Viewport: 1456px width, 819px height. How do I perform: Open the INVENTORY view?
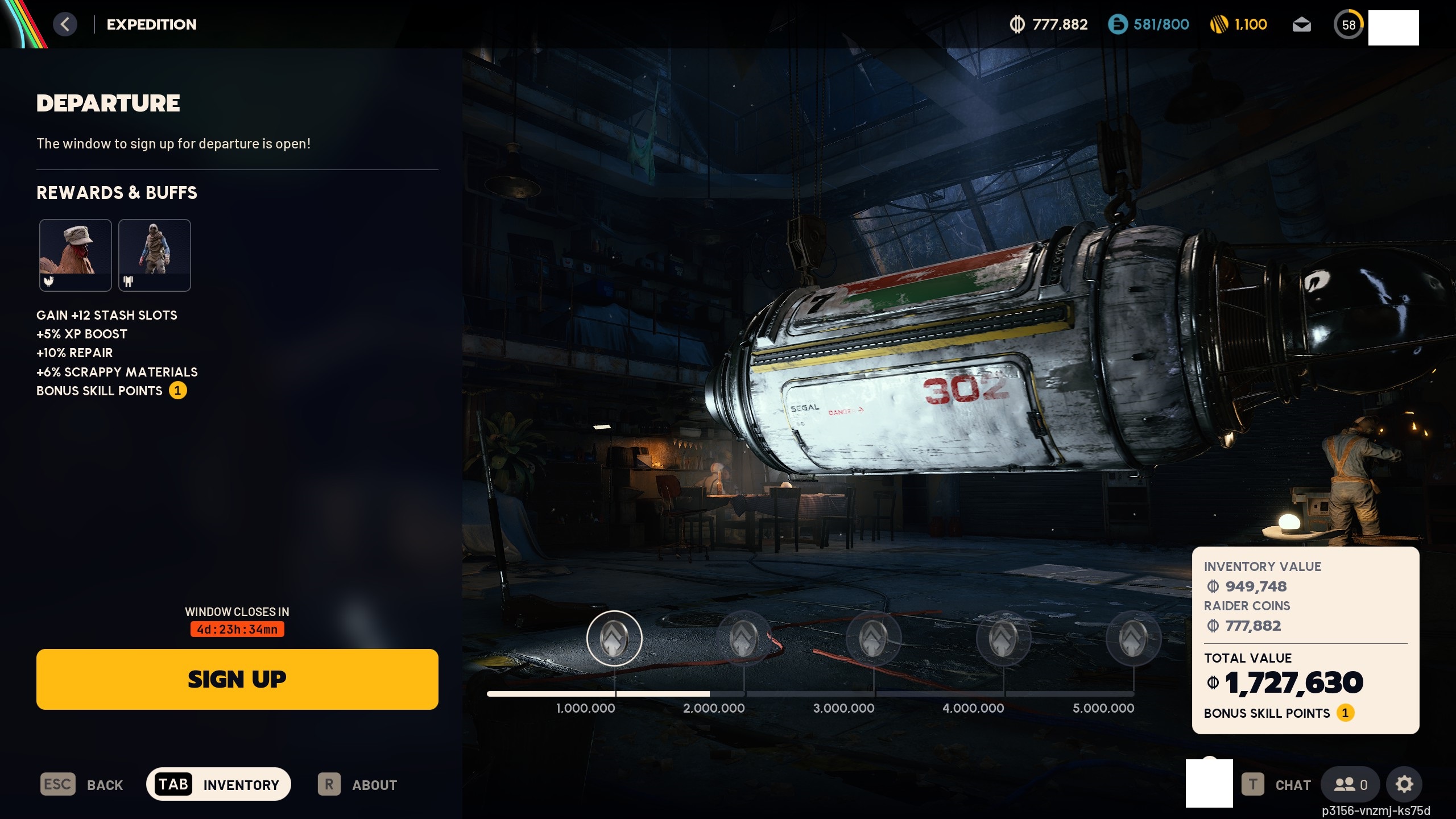pyautogui.click(x=218, y=784)
